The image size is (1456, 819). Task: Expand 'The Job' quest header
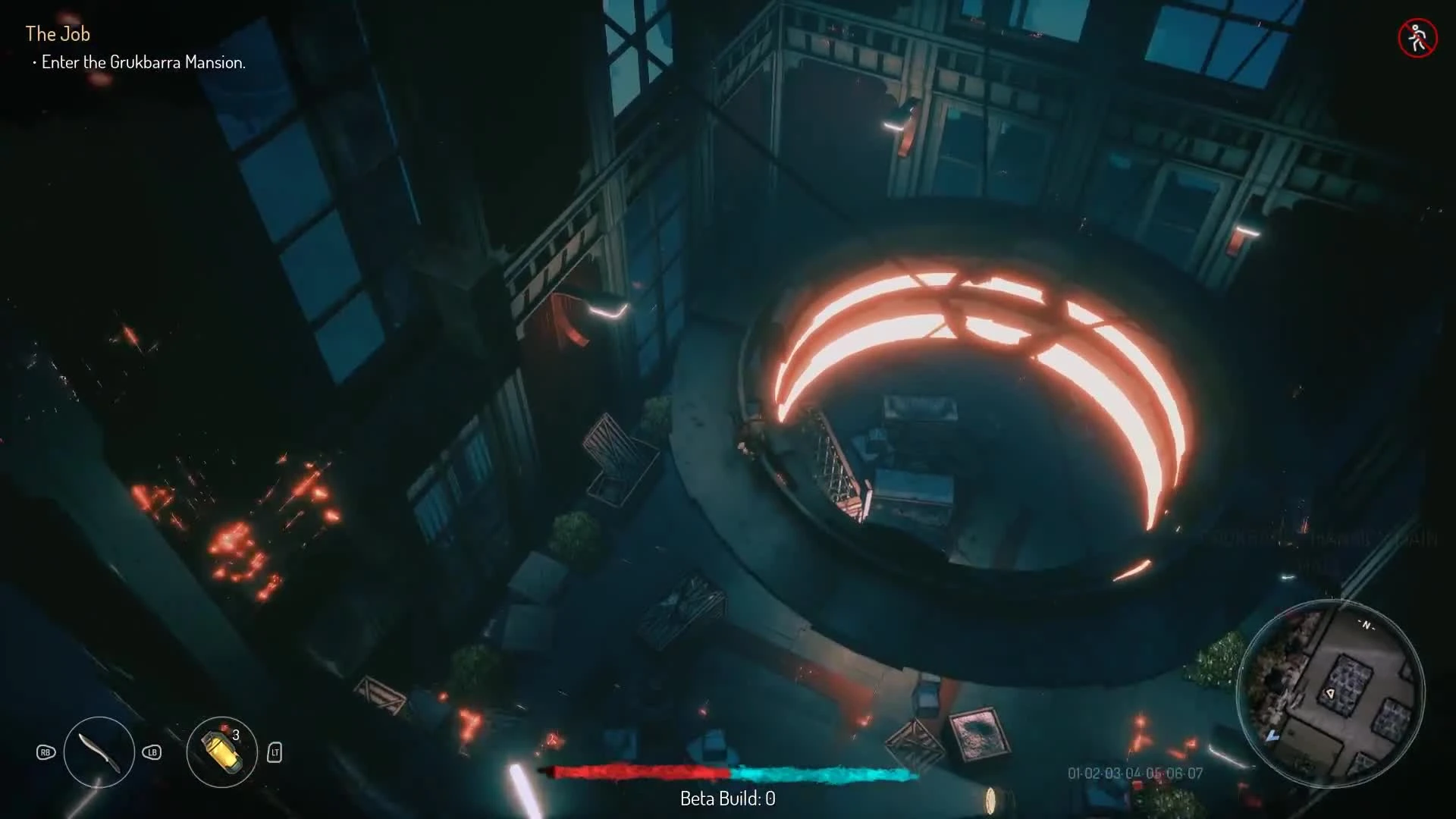click(58, 33)
